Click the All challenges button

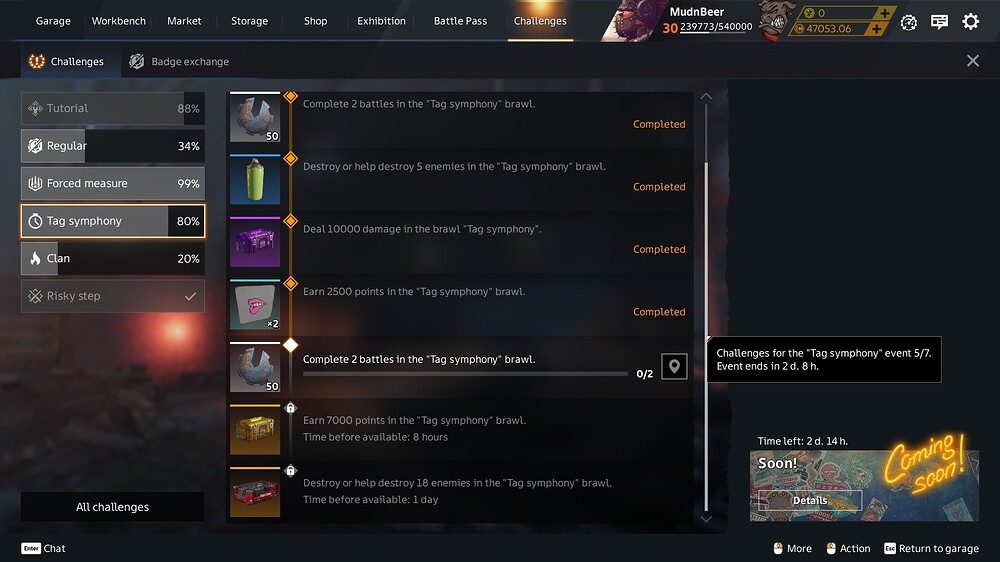click(112, 507)
